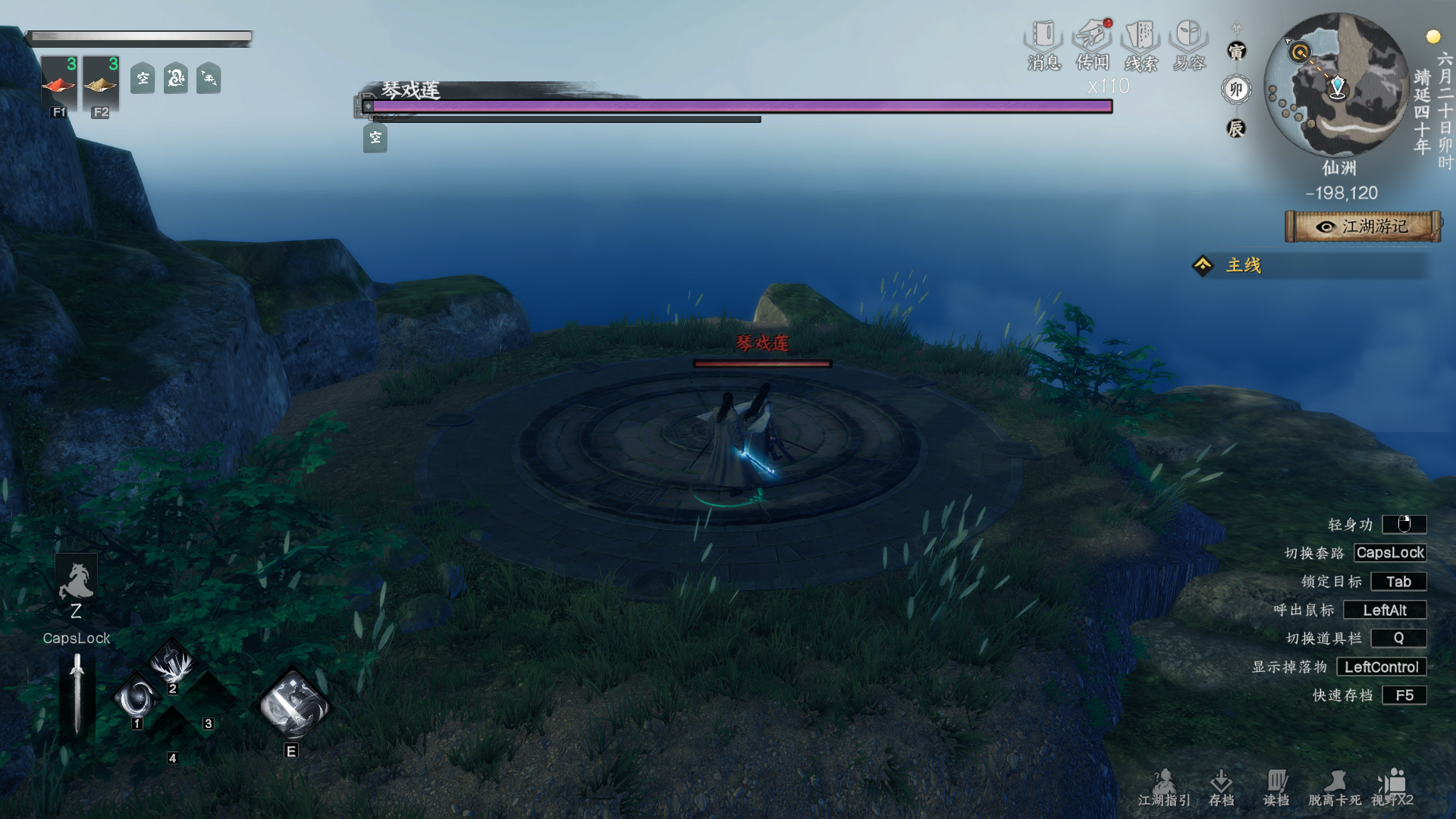Trigger the large E special skill icon
Image resolution: width=1456 pixels, height=819 pixels.
293,707
